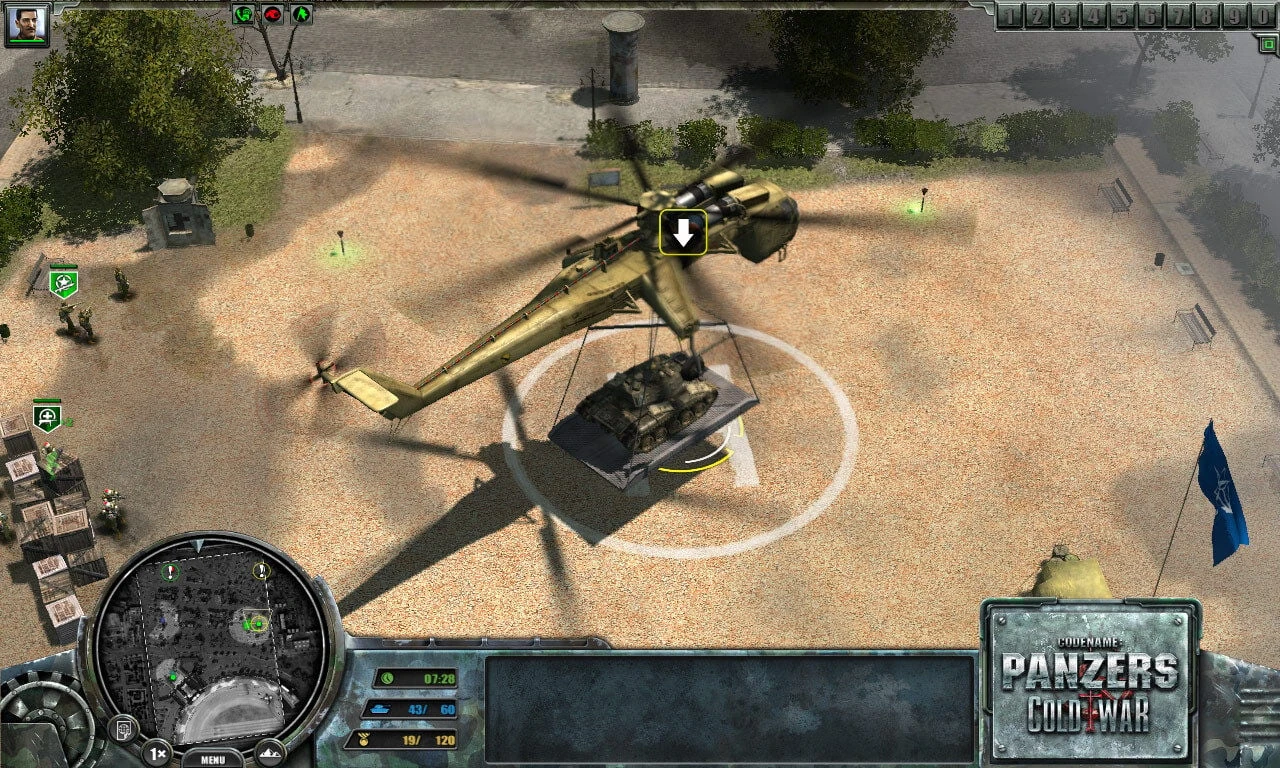Click the green exclamation marker on the minimap

coord(168,572)
